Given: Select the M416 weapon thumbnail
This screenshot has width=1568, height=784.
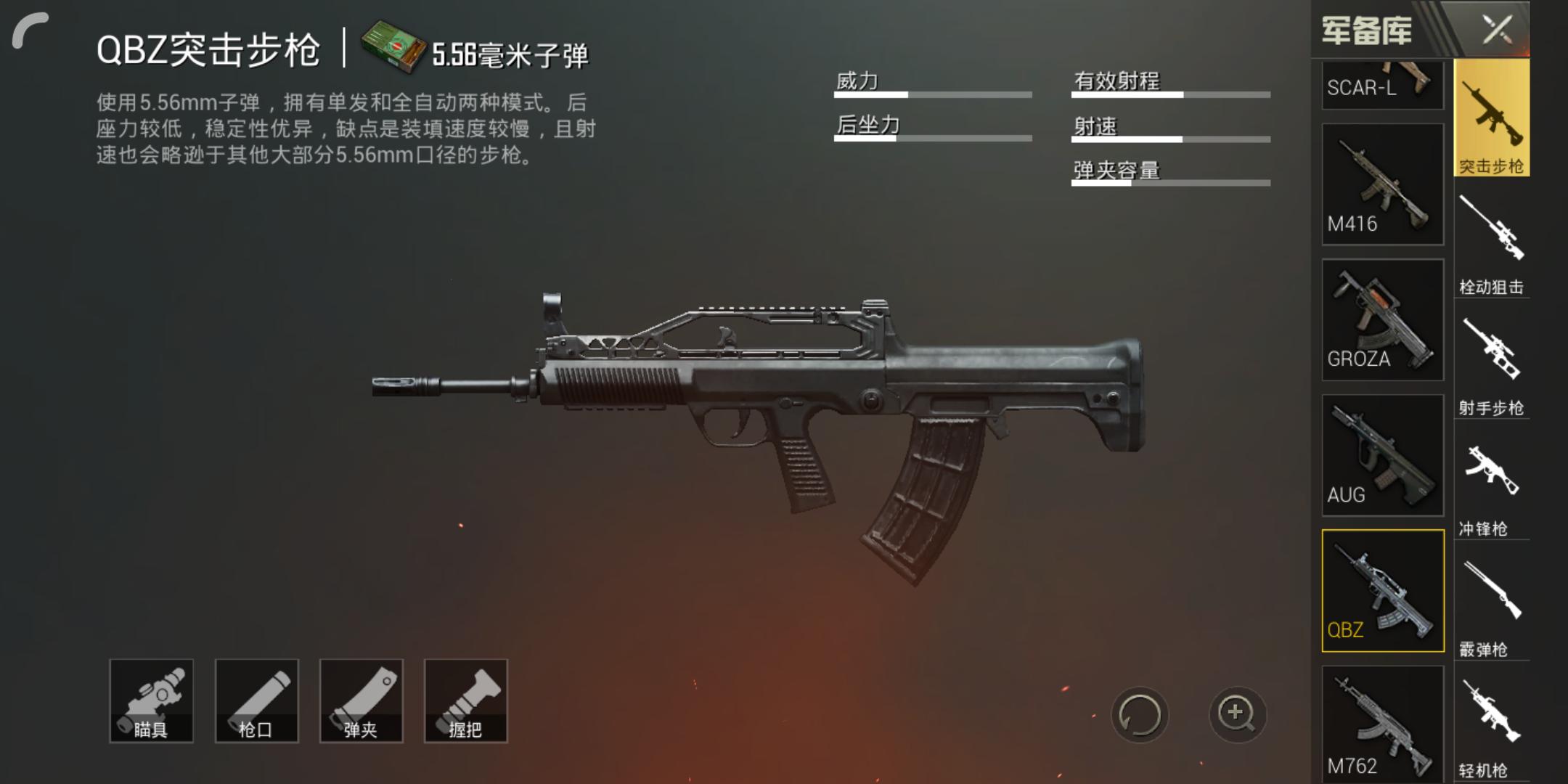Looking at the screenshot, I should (x=1382, y=181).
